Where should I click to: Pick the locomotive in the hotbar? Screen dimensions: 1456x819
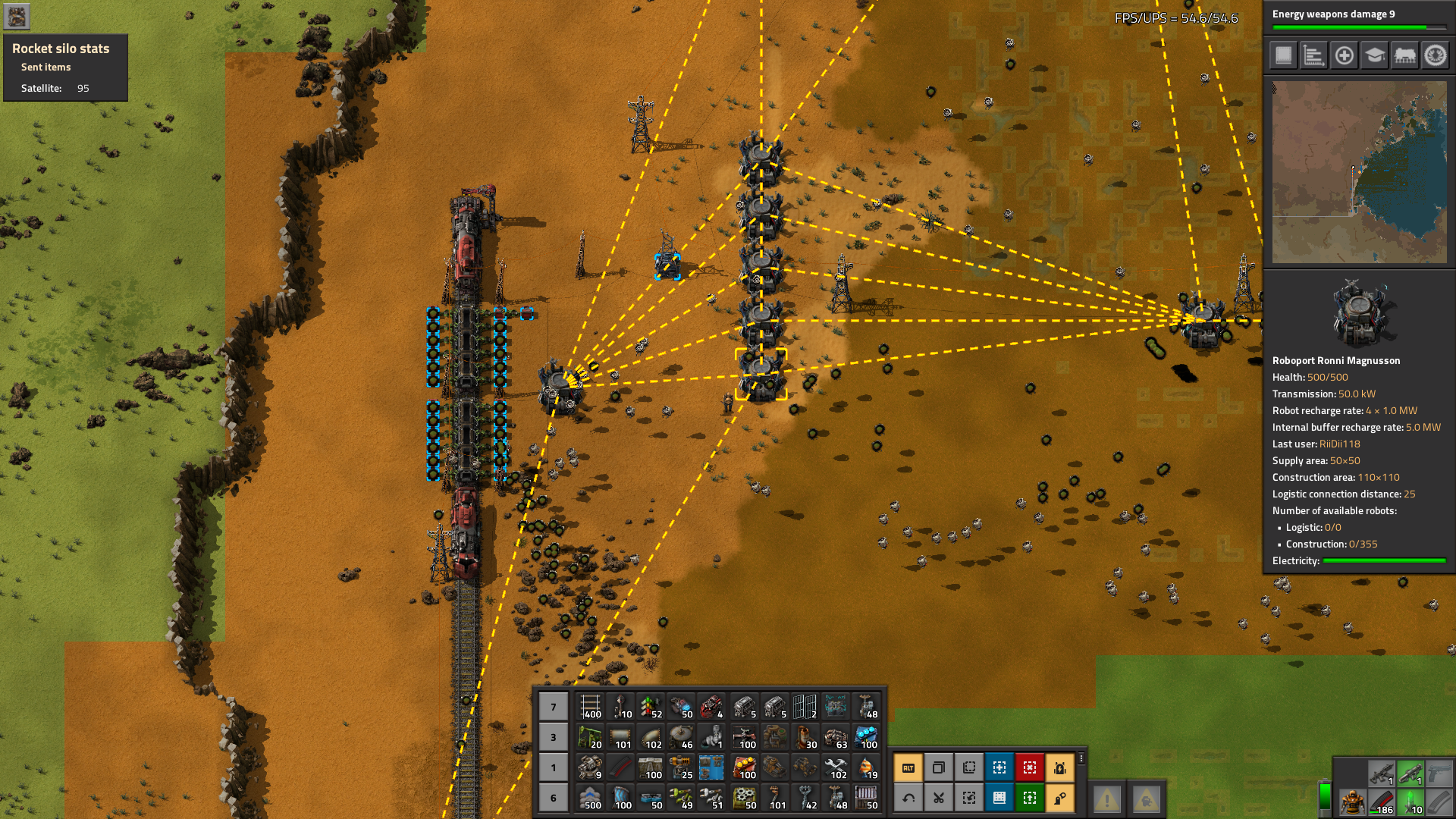[711, 707]
